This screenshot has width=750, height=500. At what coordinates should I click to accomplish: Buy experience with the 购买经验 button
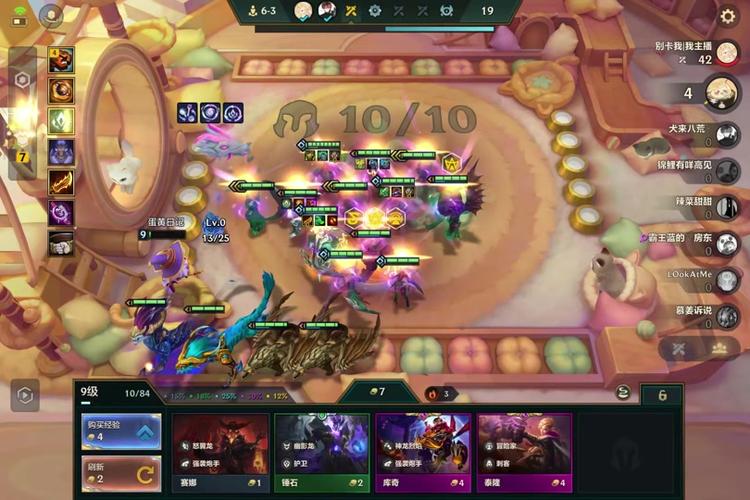(x=120, y=431)
